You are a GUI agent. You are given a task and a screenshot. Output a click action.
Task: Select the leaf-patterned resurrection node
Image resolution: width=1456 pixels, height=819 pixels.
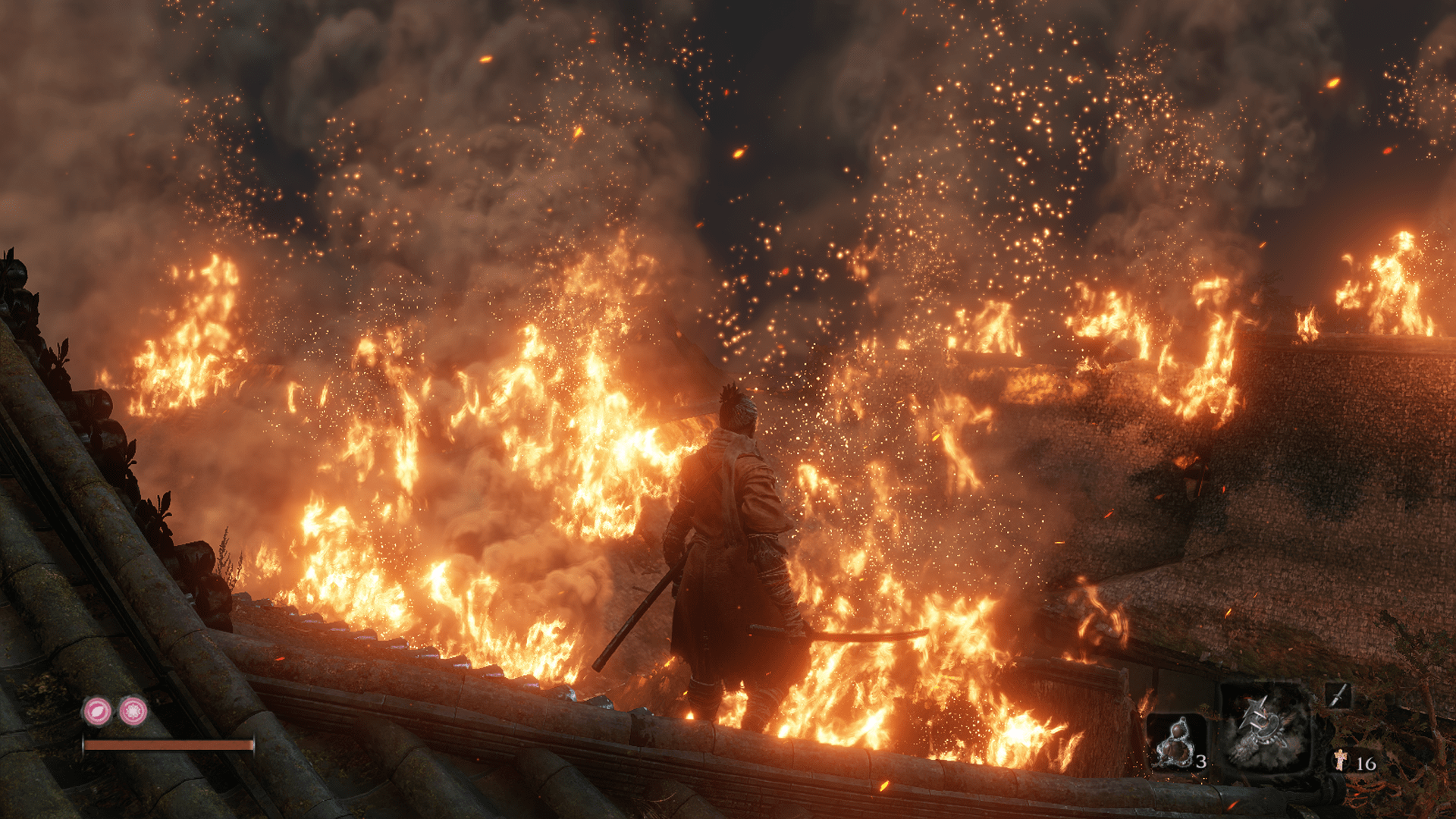(97, 711)
